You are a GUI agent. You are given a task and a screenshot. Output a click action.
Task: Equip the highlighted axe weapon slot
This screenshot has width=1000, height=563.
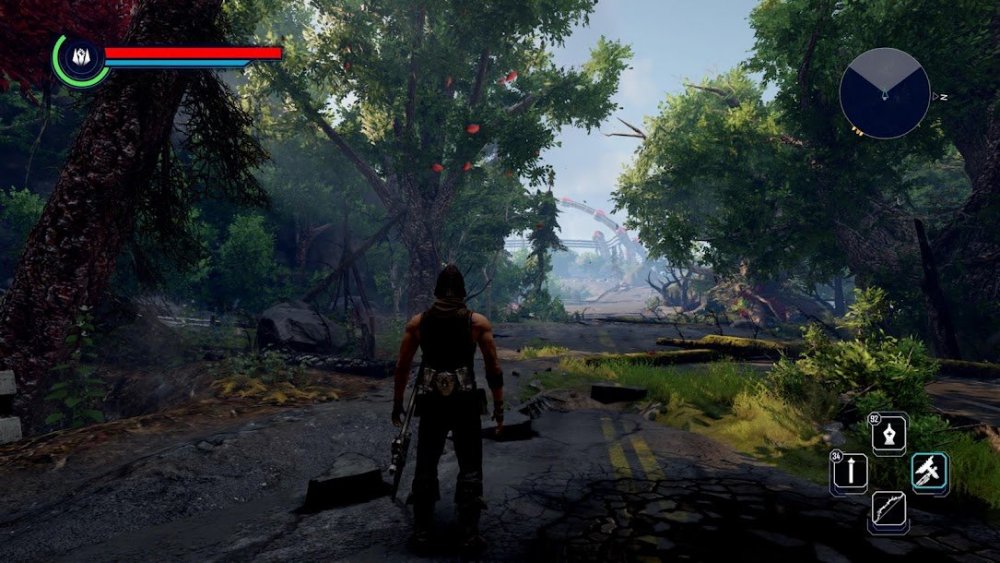click(929, 471)
